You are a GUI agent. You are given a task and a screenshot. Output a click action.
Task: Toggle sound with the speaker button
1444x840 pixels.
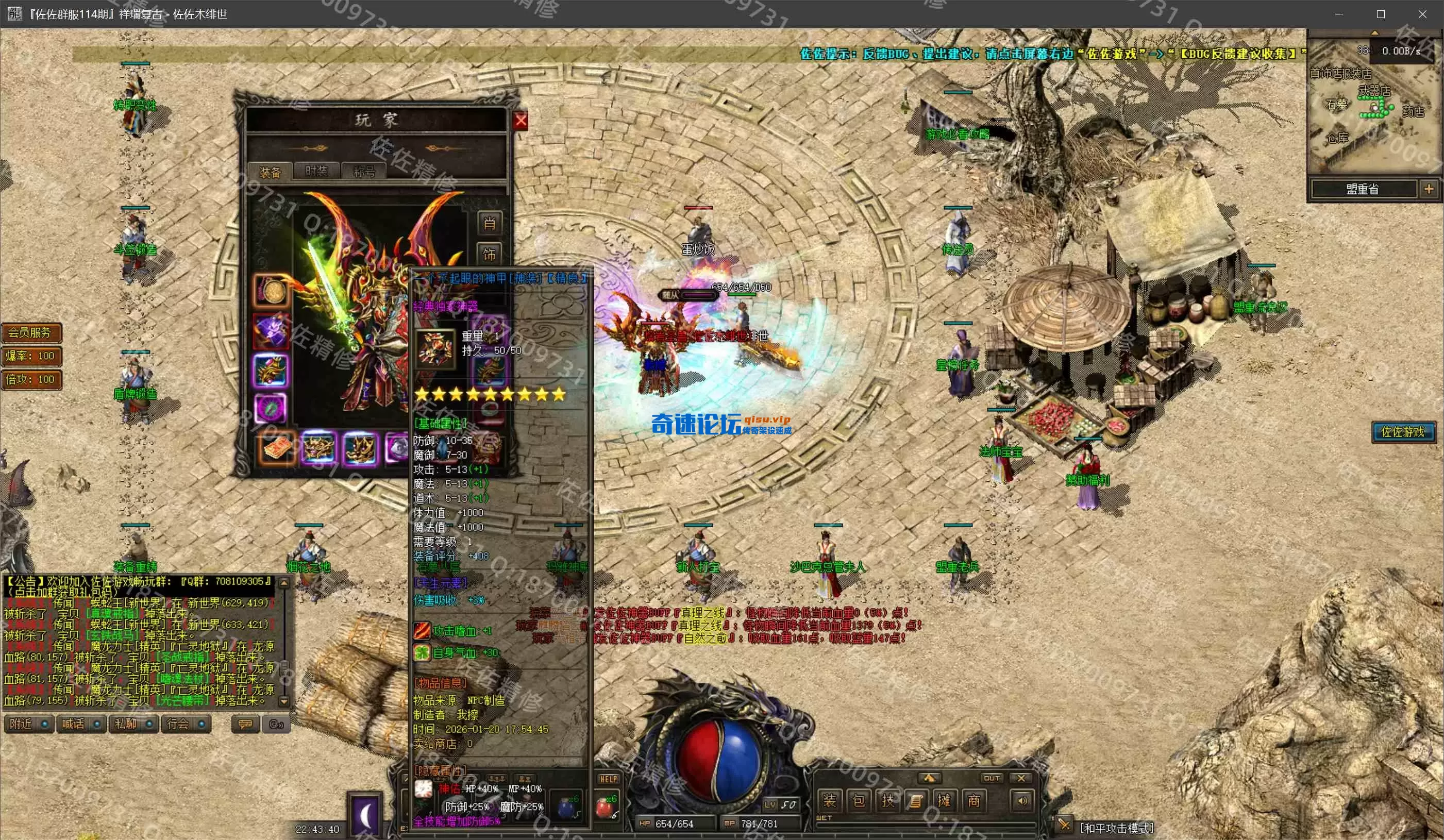tap(1022, 800)
